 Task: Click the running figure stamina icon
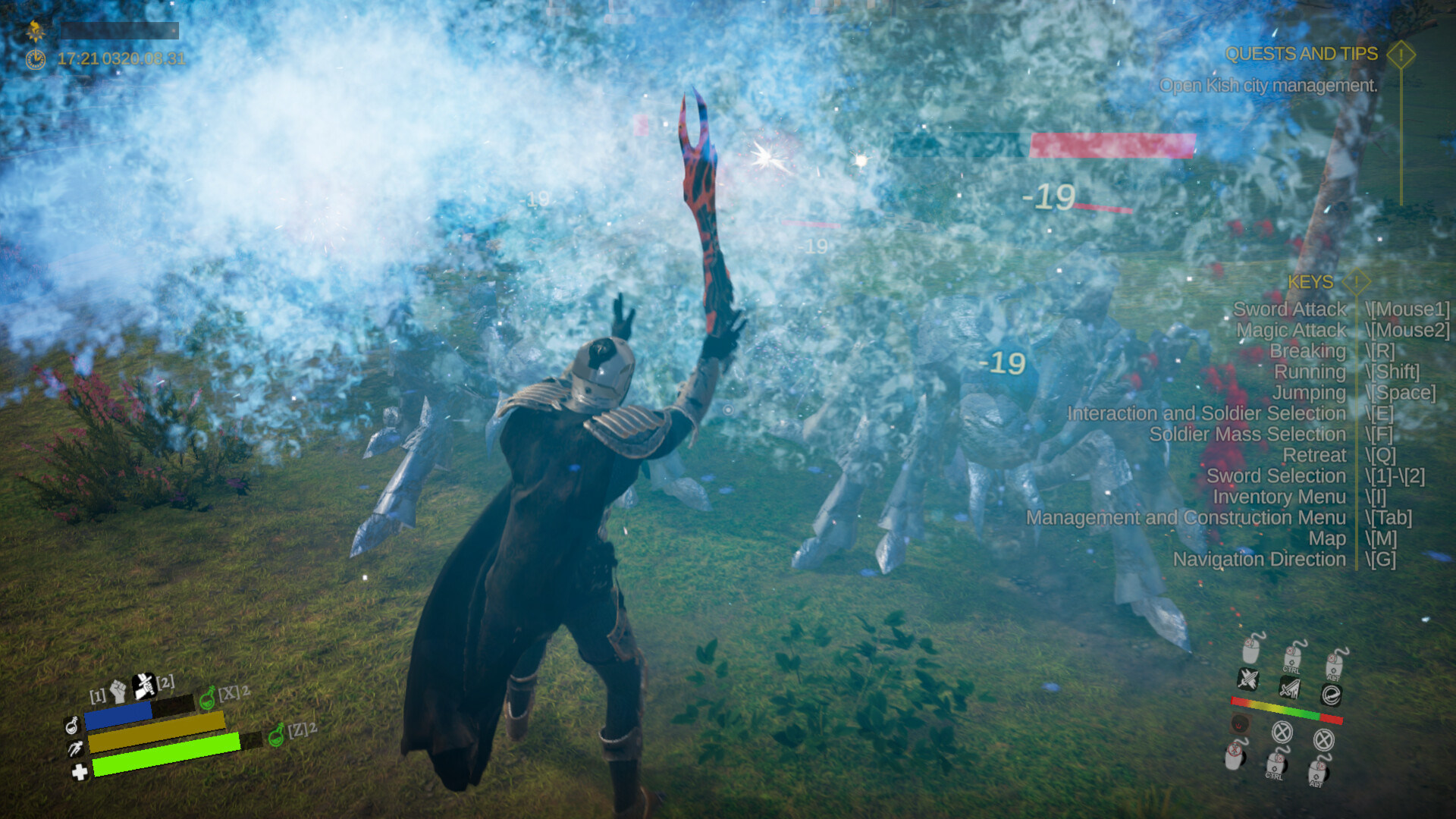tap(74, 749)
